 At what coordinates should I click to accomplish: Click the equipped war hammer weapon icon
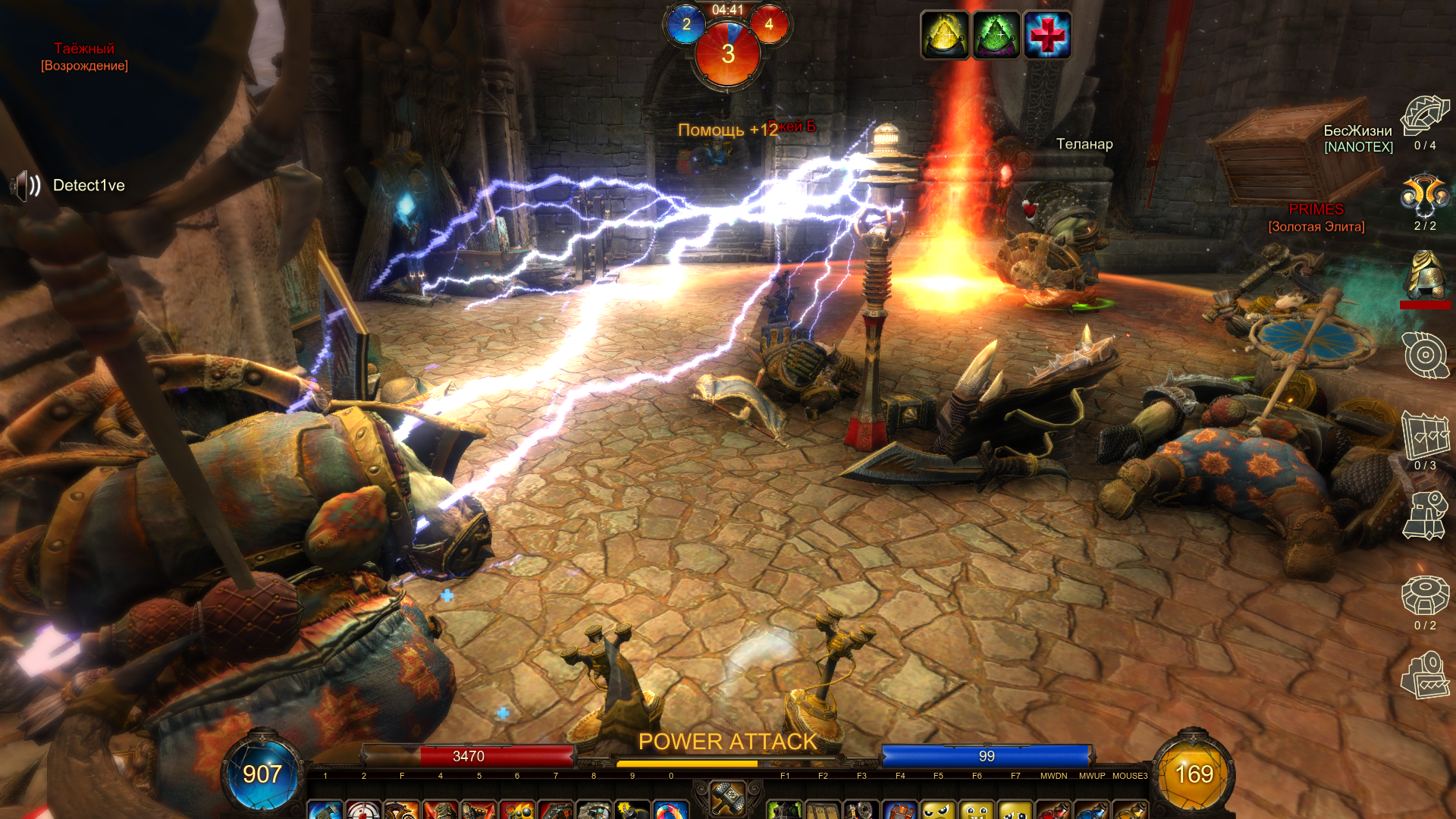(x=728, y=798)
